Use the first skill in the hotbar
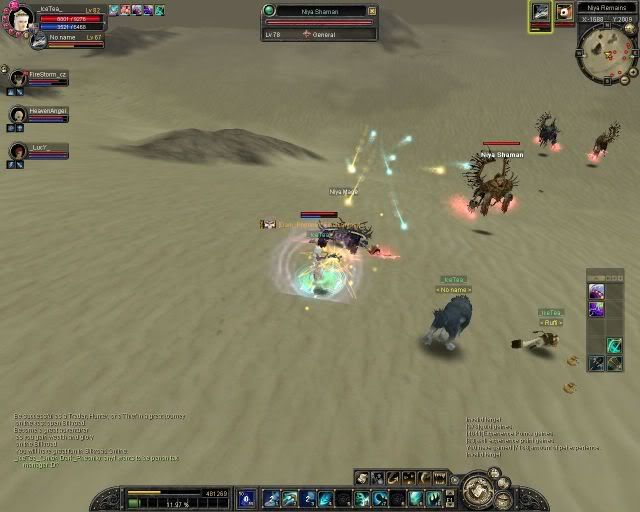Image resolution: width=640 pixels, height=512 pixels. [x=270, y=498]
